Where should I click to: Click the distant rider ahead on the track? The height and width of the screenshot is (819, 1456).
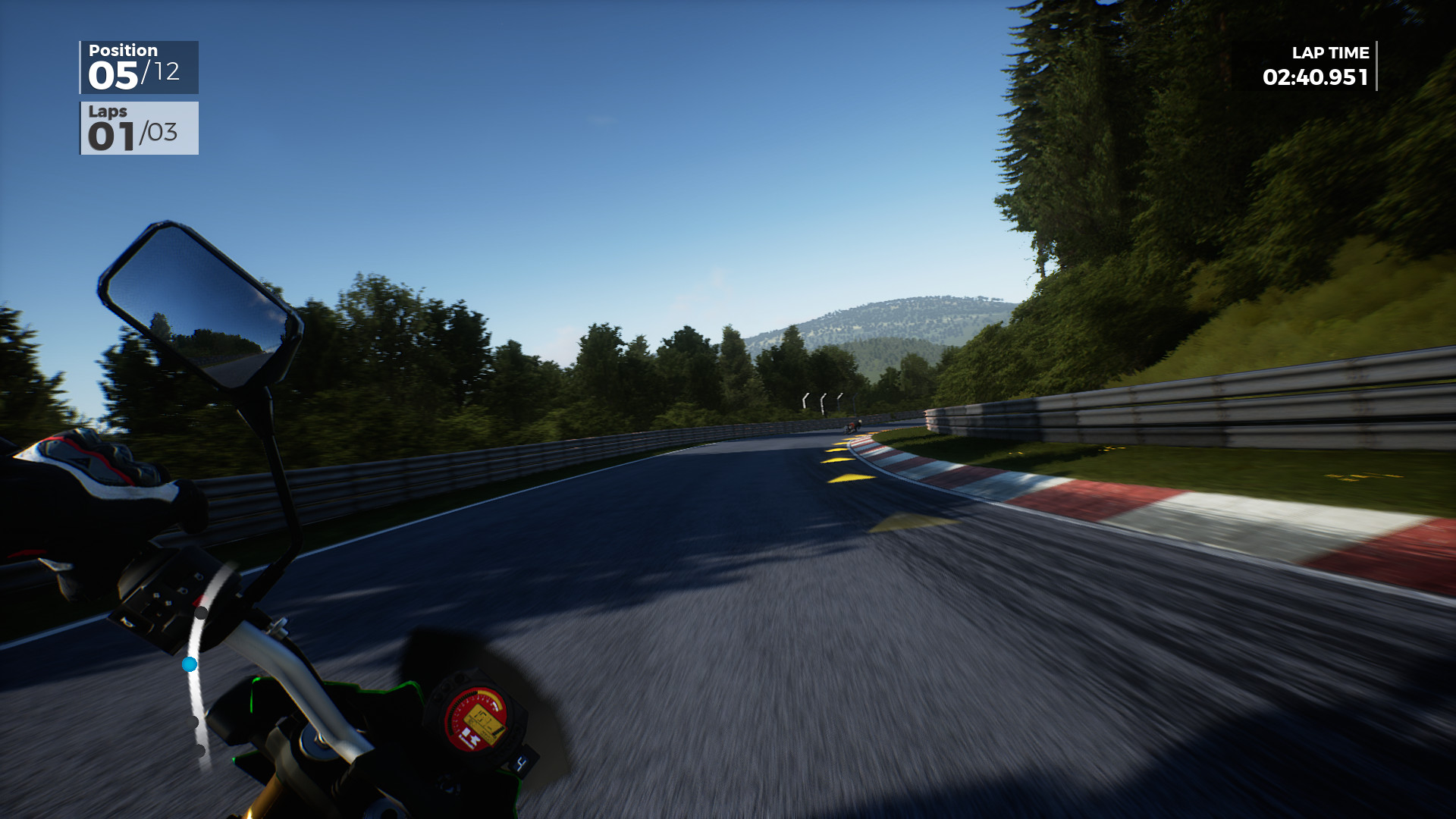point(854,426)
